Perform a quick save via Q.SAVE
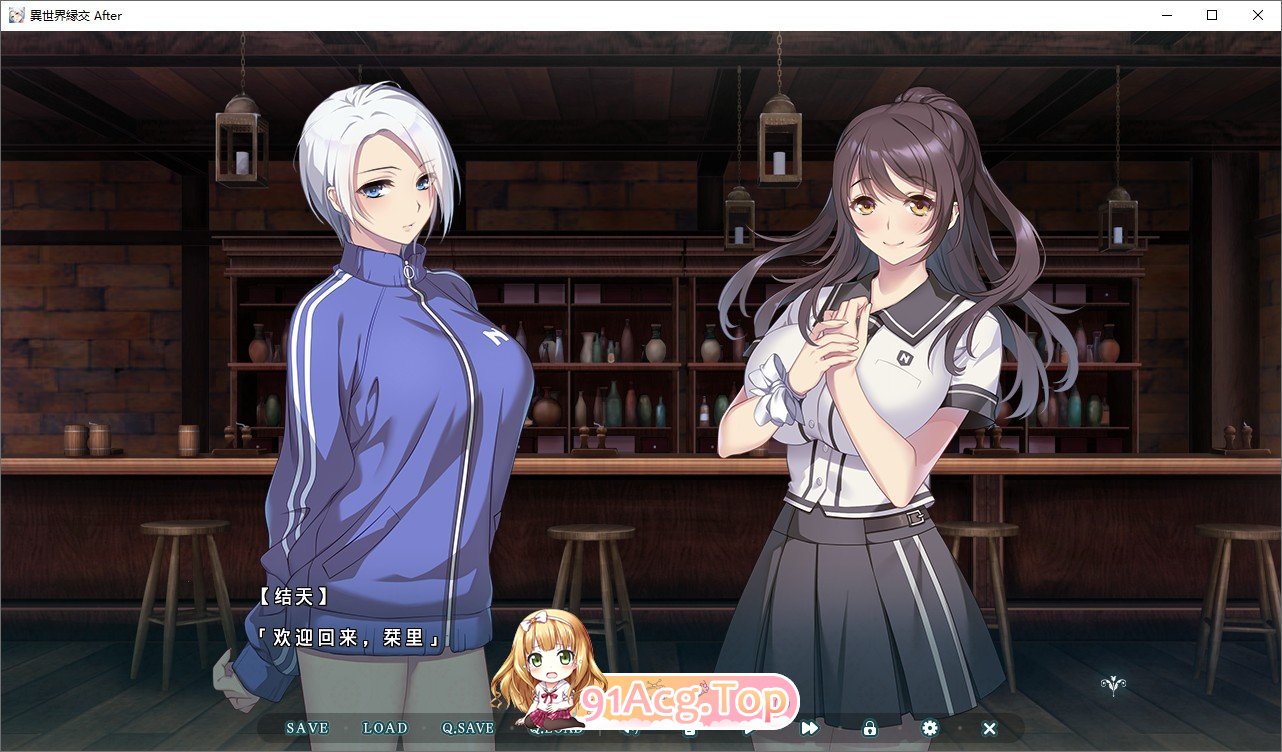Viewport: 1282px width, 752px height. coord(465,728)
